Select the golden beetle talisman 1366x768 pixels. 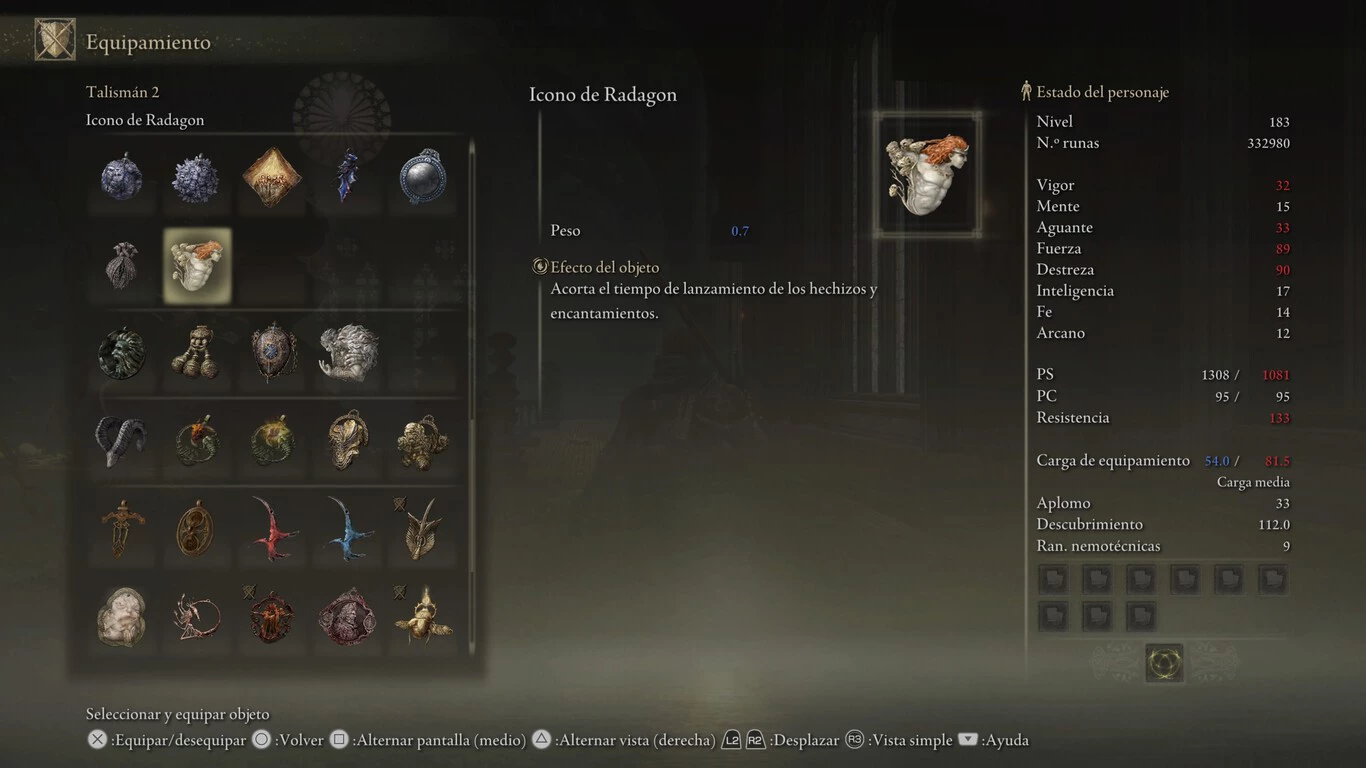tap(422, 616)
